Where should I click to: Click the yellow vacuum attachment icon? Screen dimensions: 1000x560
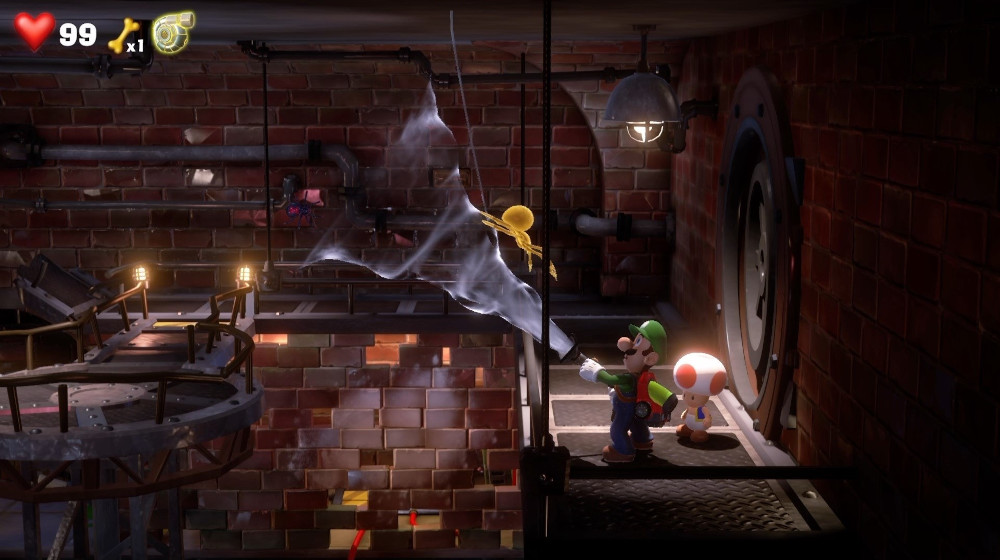pos(172,32)
